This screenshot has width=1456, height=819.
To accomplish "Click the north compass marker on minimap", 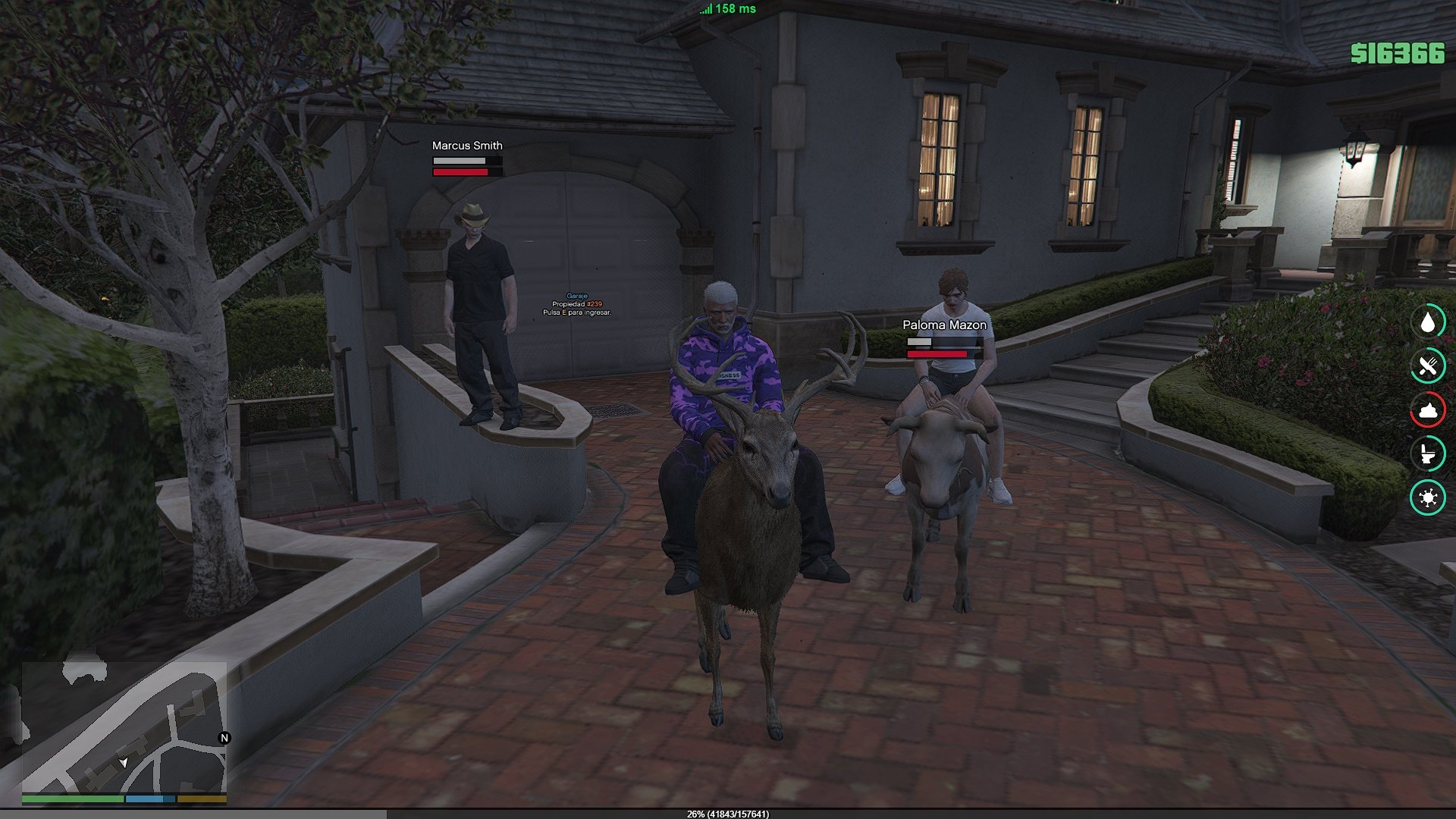I will [x=224, y=738].
